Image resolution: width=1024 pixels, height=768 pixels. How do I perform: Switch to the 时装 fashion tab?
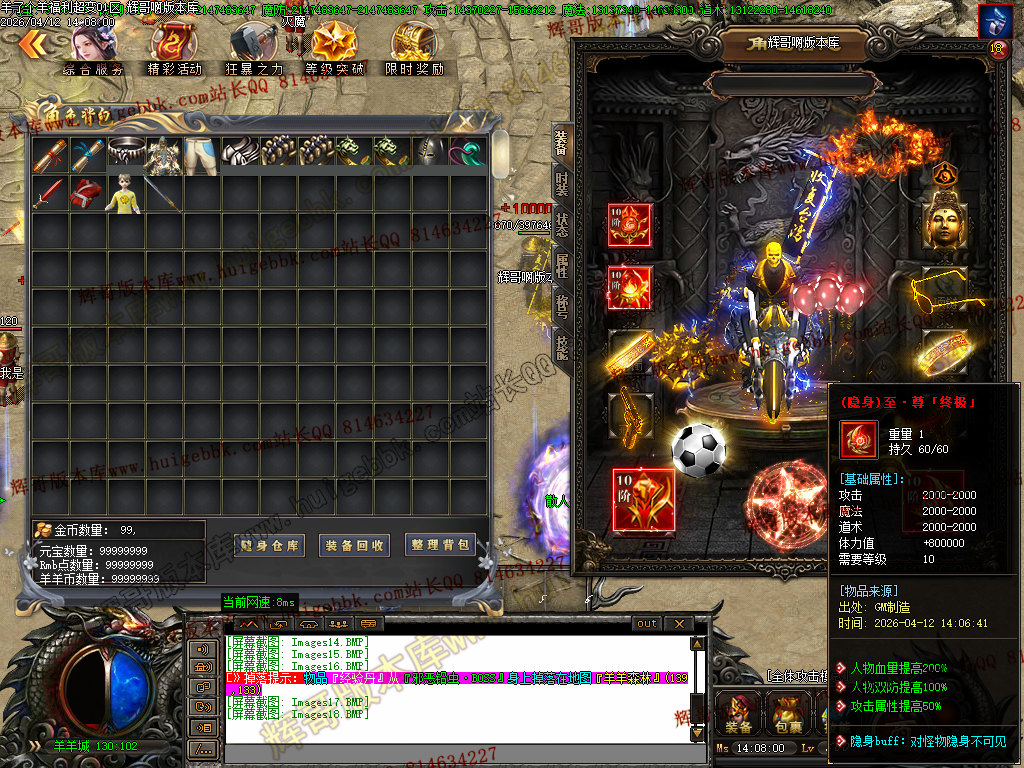click(561, 184)
